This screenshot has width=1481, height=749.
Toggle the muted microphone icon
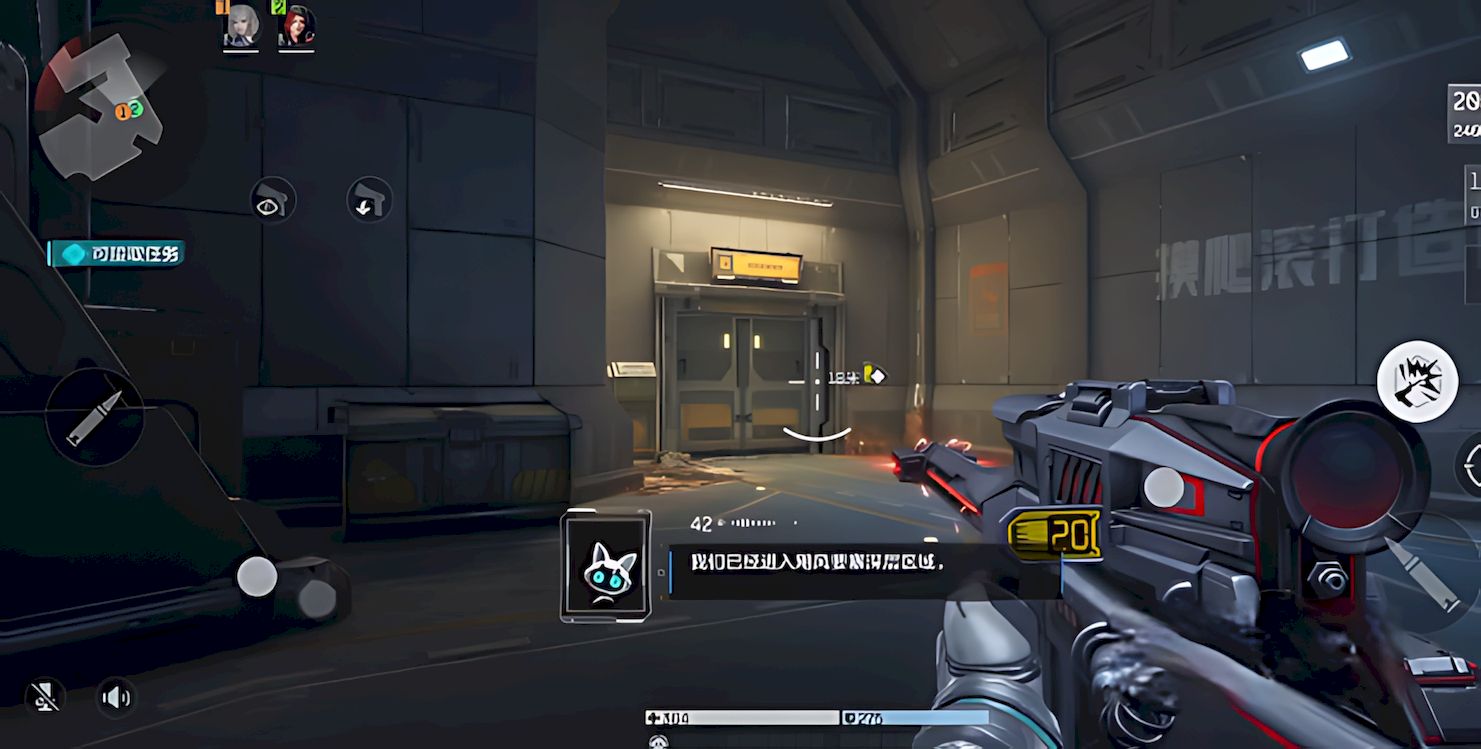[45, 697]
